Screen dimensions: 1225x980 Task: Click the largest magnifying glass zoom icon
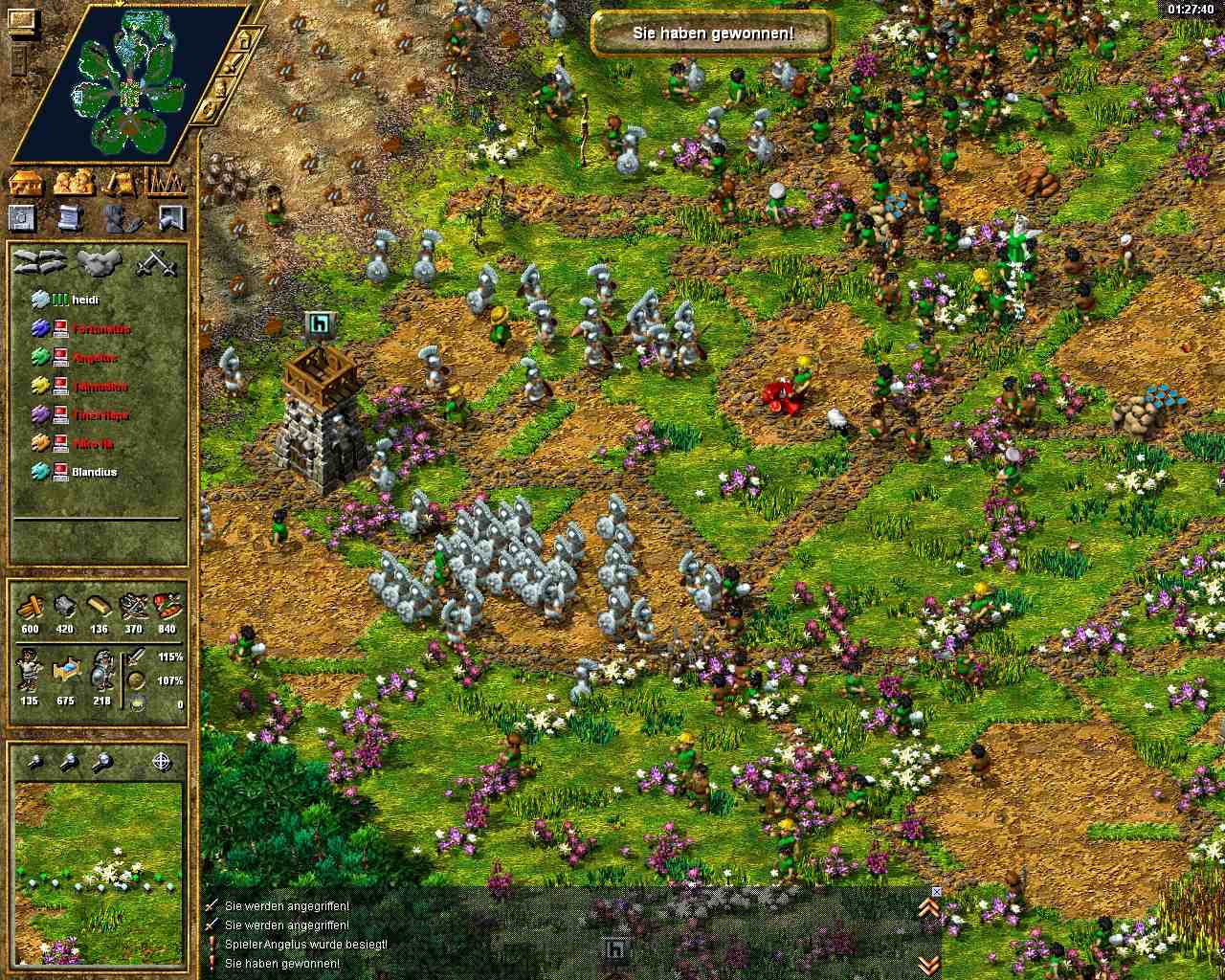[x=102, y=762]
